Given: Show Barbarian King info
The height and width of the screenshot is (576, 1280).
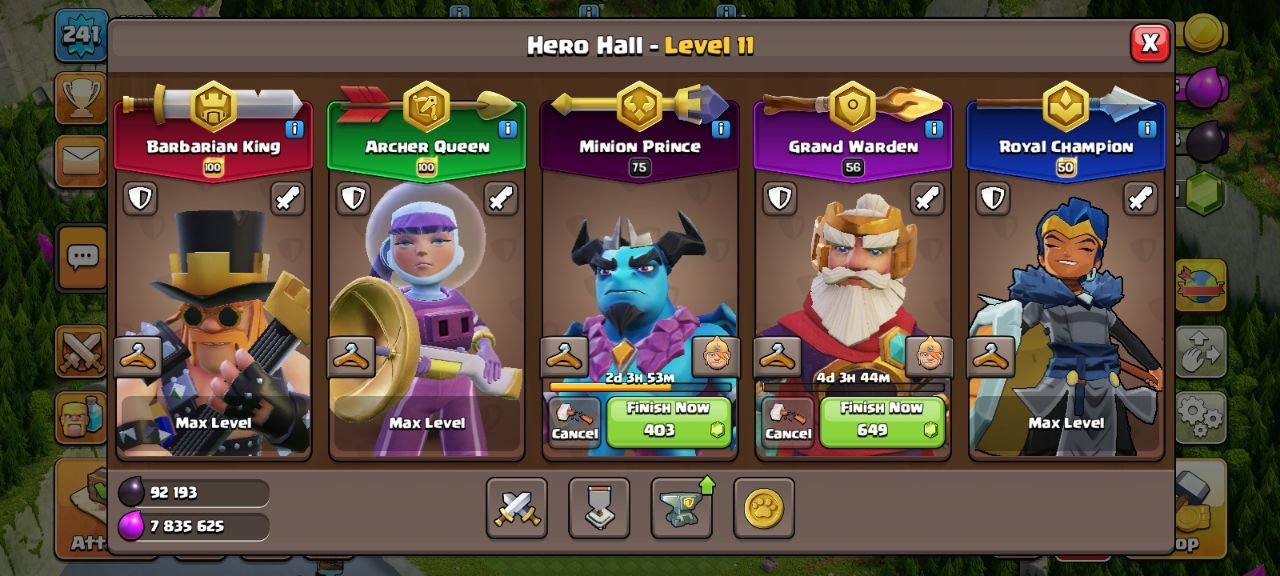Looking at the screenshot, I should pos(294,128).
